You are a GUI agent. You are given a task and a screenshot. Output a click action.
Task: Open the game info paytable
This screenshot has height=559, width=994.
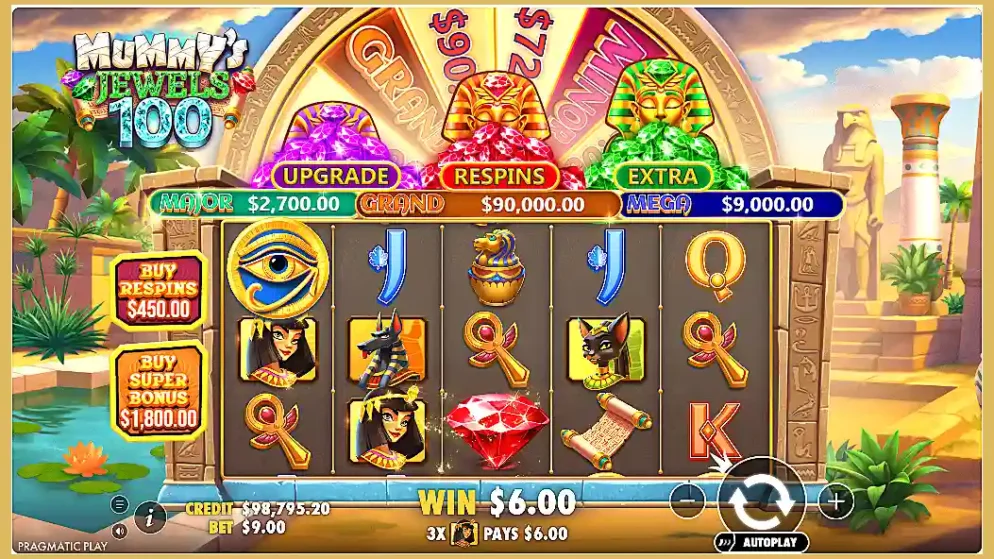point(150,516)
